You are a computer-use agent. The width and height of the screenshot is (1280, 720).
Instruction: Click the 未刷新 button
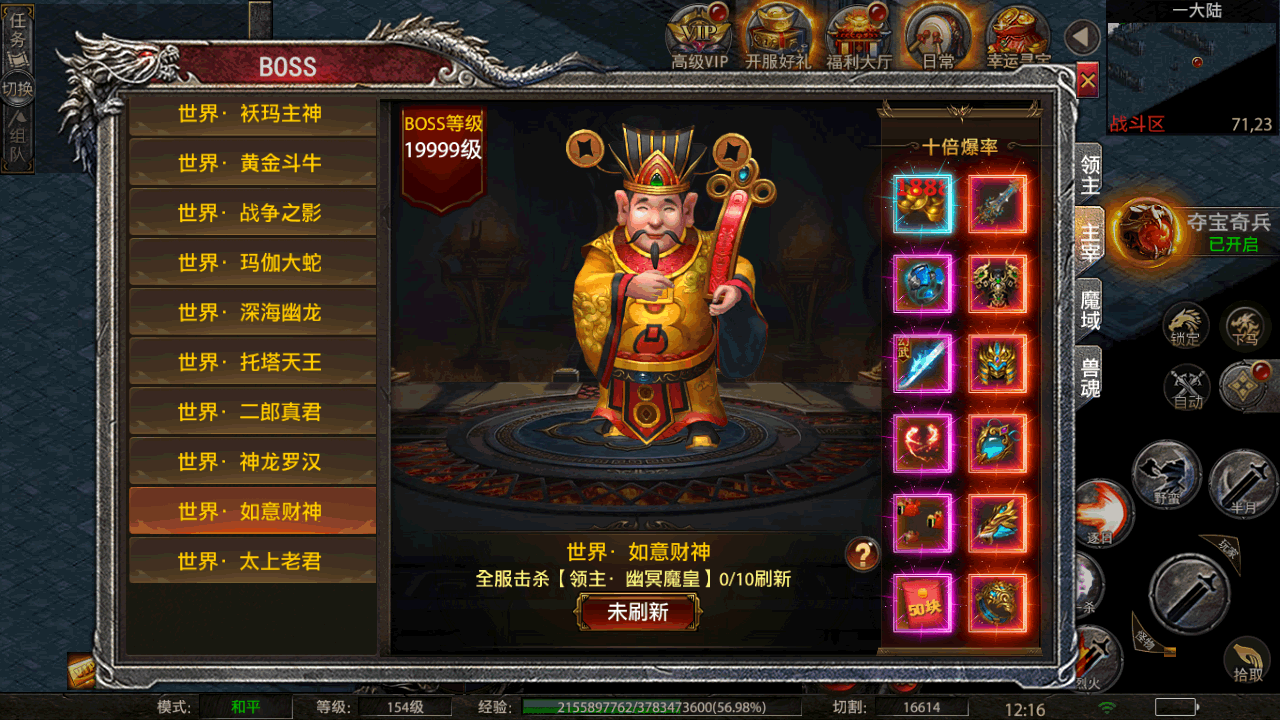point(638,612)
